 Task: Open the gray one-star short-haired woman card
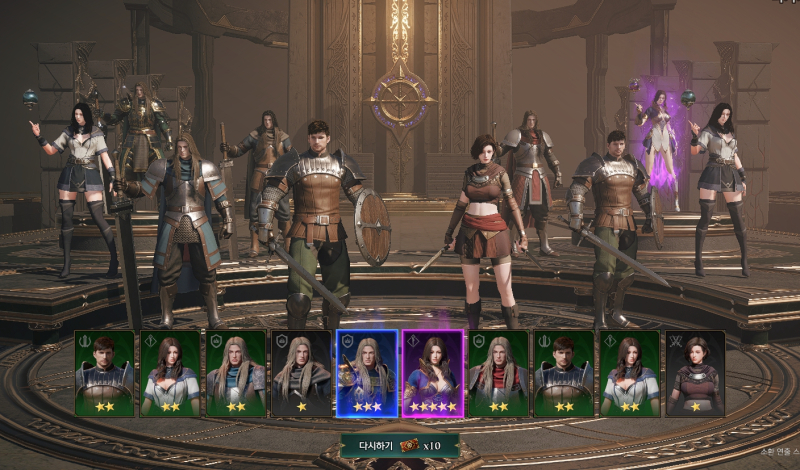click(695, 373)
